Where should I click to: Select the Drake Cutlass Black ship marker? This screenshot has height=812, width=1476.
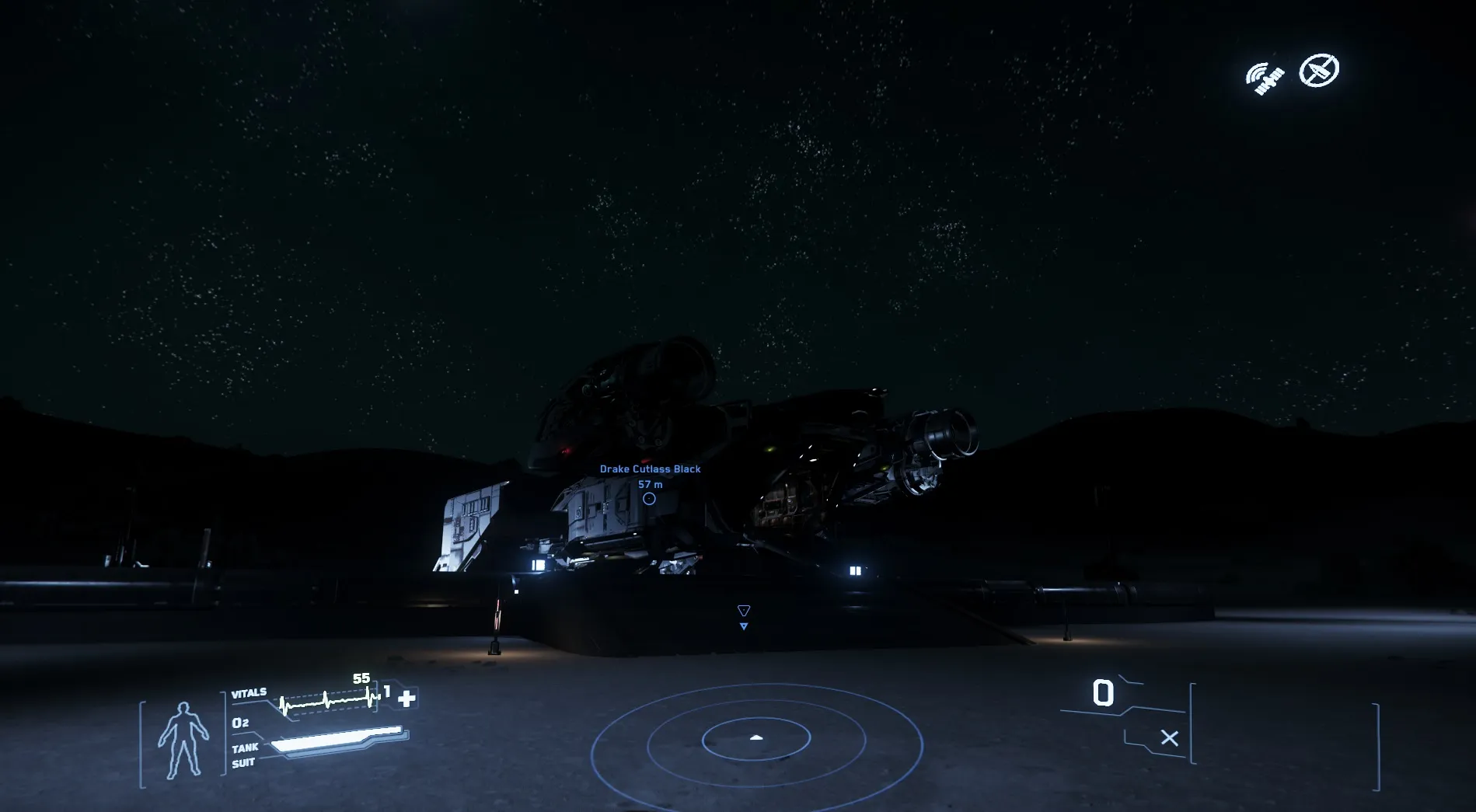[x=649, y=499]
